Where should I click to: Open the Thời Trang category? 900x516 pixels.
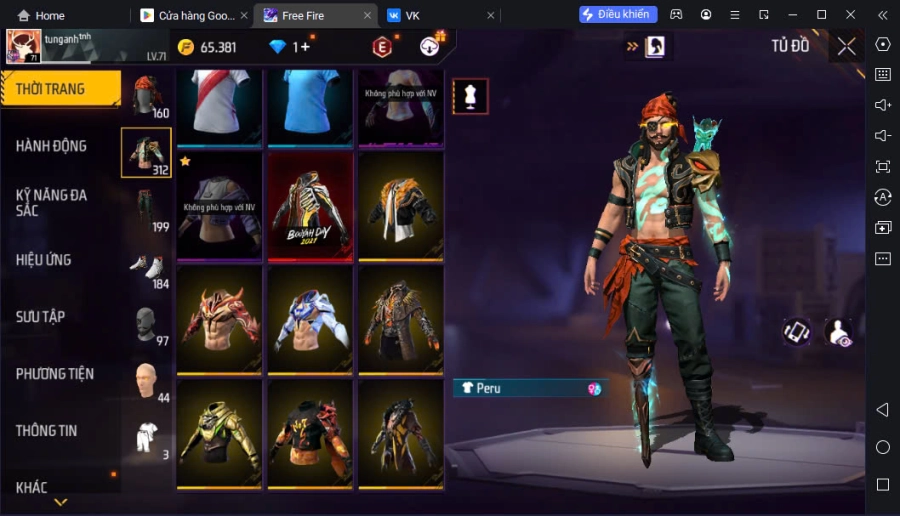[60, 89]
